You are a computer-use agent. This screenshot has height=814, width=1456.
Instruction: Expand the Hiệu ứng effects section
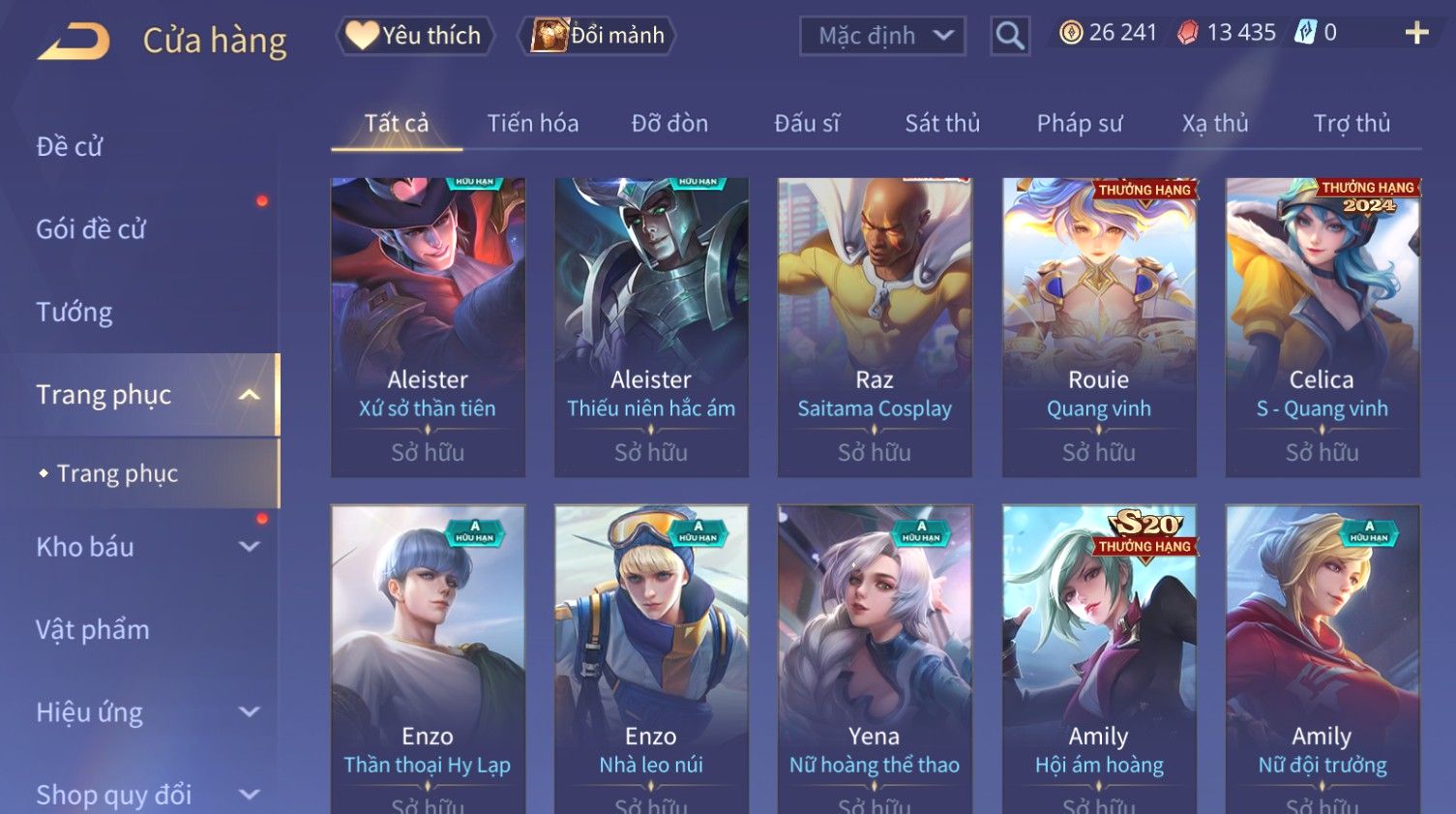tap(145, 712)
